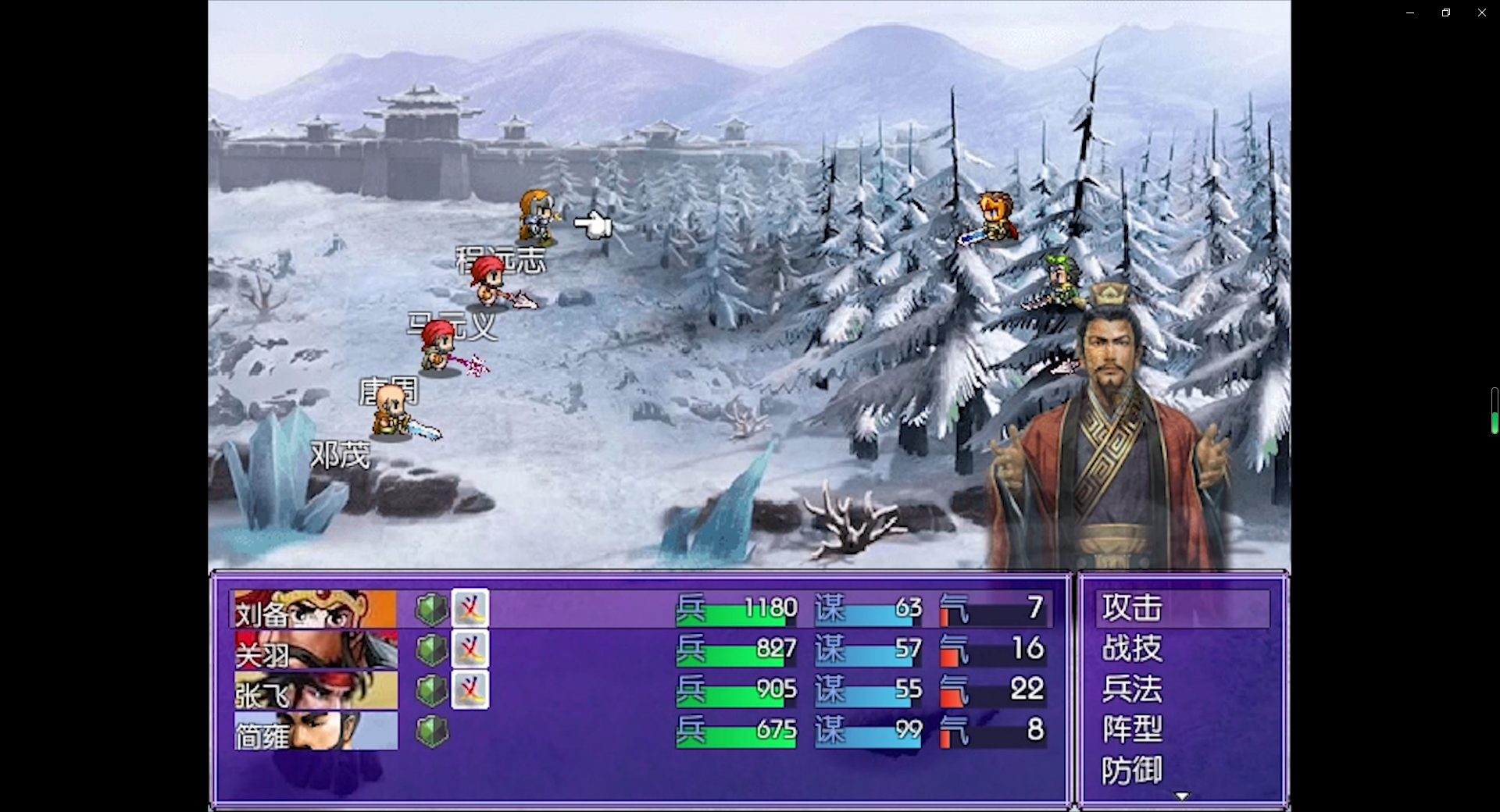Choose the 战技 battle skill command
Viewport: 1500px width, 812px height.
[1133, 648]
